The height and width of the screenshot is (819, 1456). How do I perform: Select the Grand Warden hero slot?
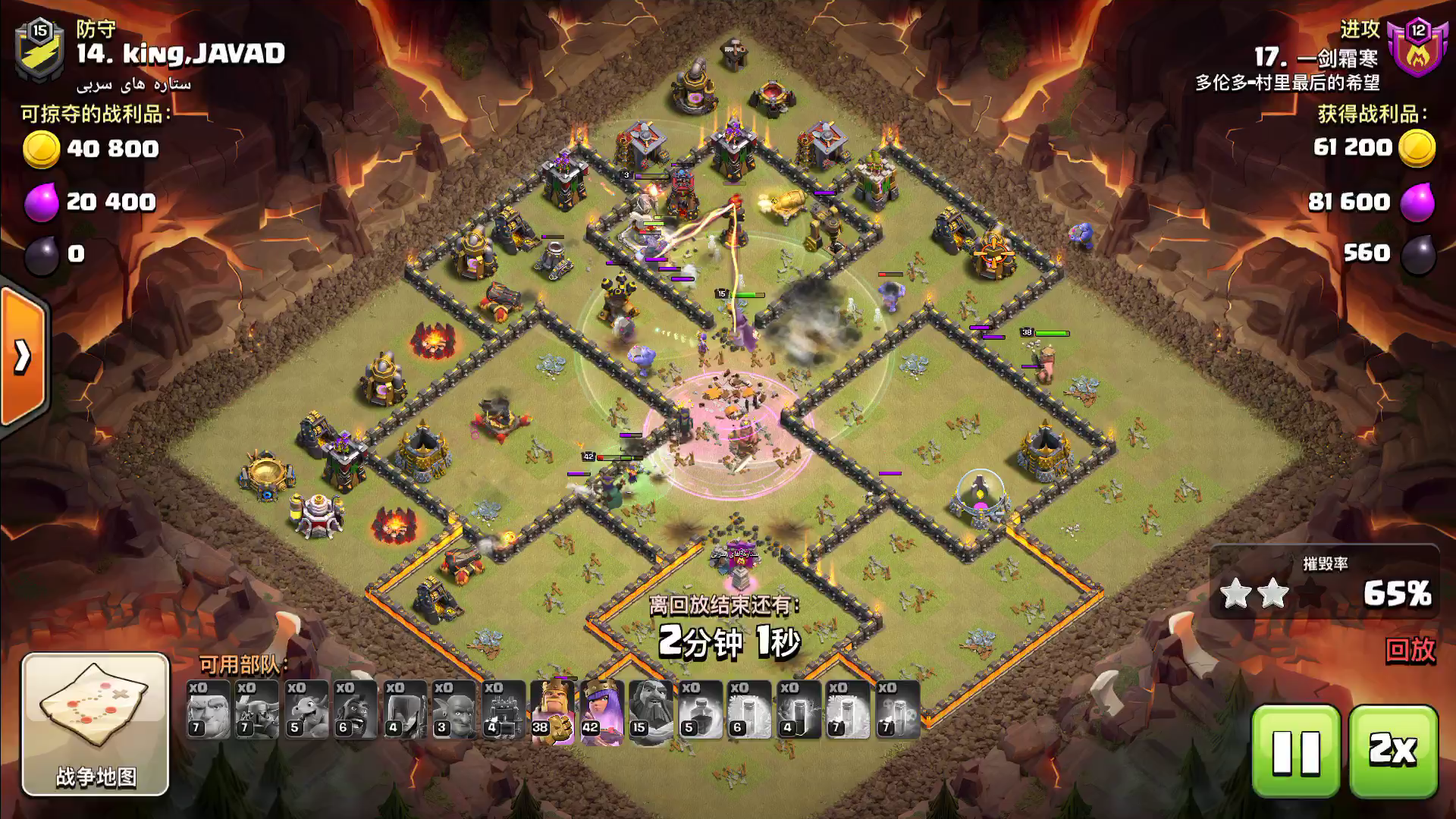pyautogui.click(x=650, y=710)
